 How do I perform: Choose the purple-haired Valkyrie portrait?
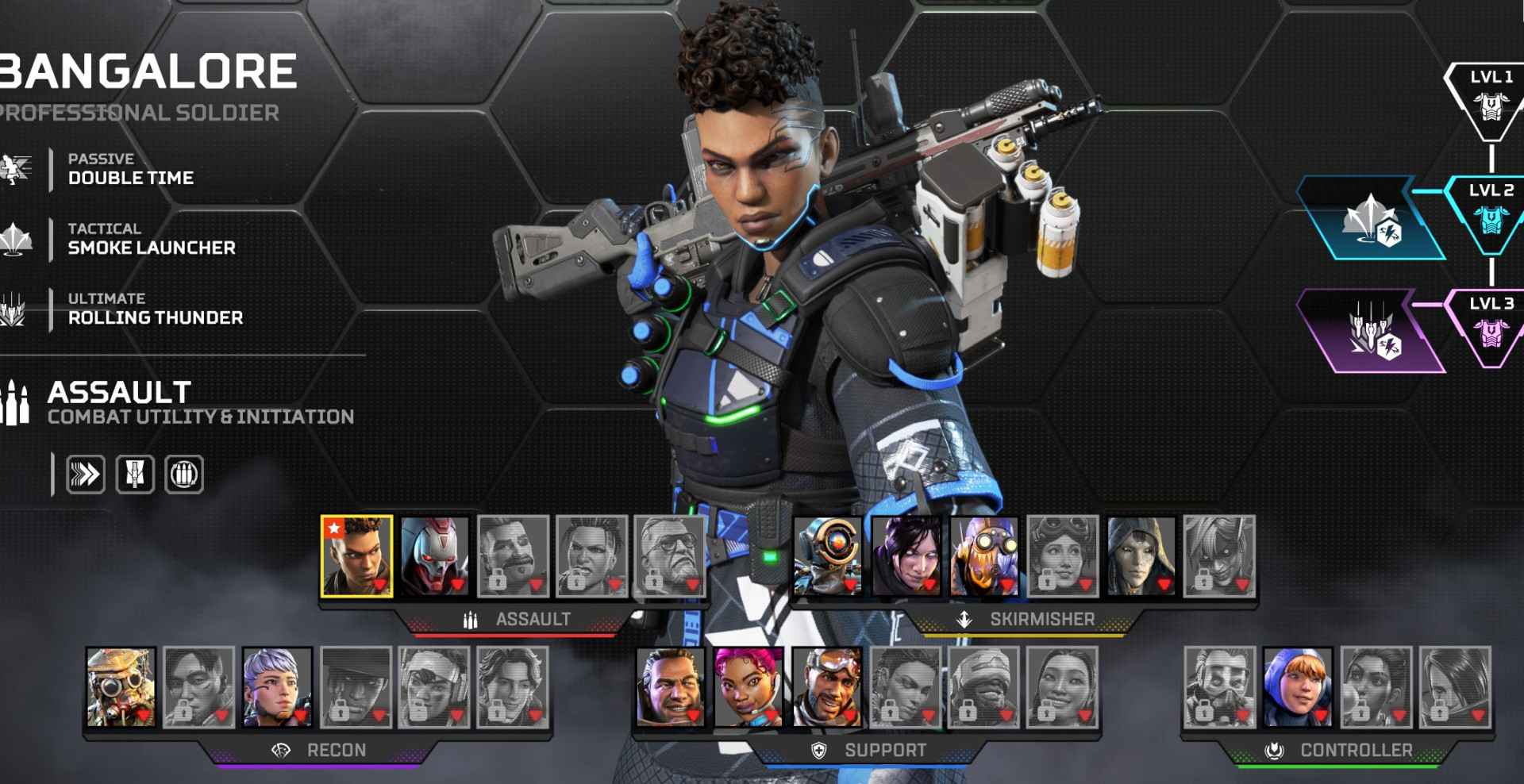(277, 687)
